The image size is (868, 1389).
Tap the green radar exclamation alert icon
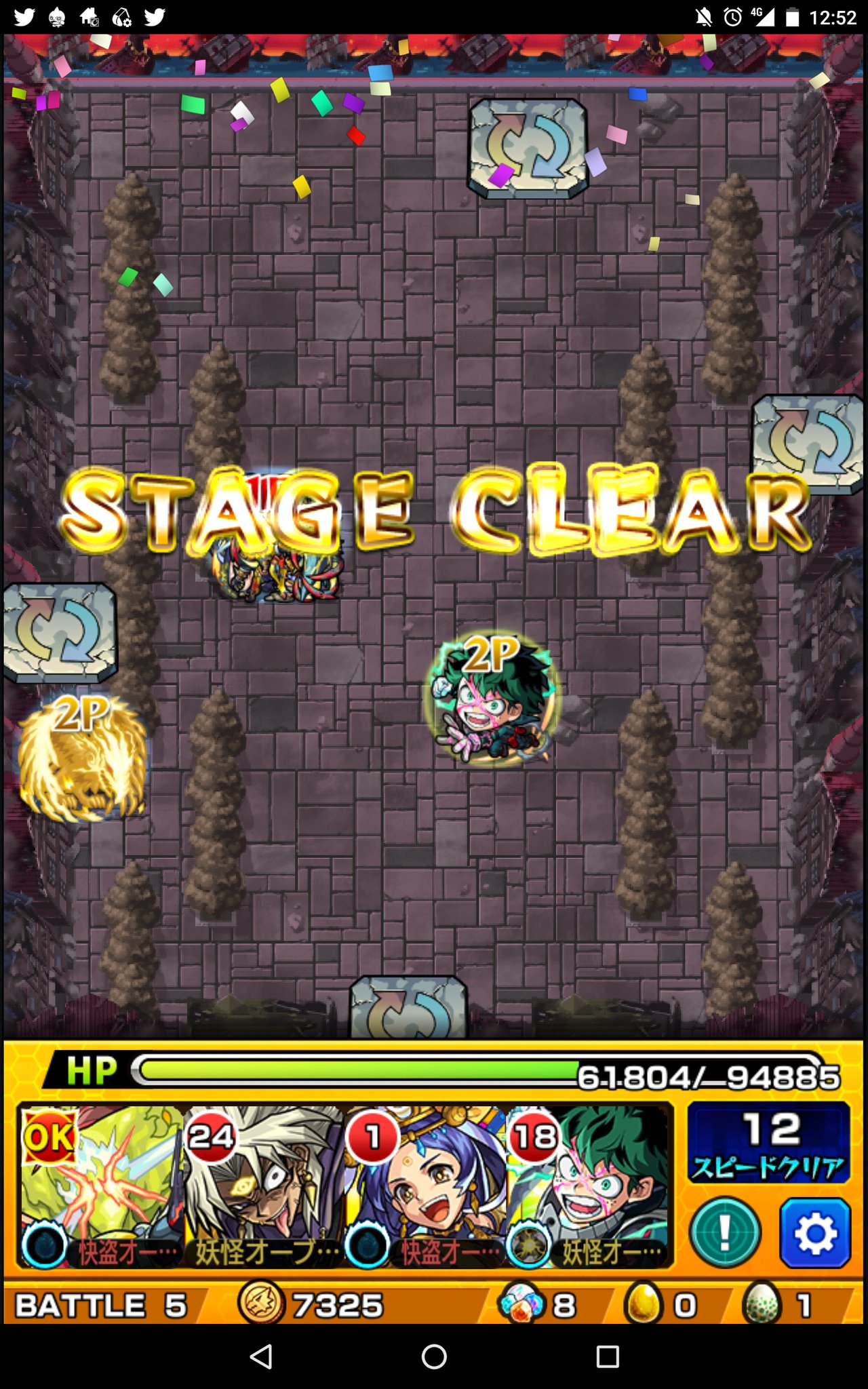[726, 1232]
